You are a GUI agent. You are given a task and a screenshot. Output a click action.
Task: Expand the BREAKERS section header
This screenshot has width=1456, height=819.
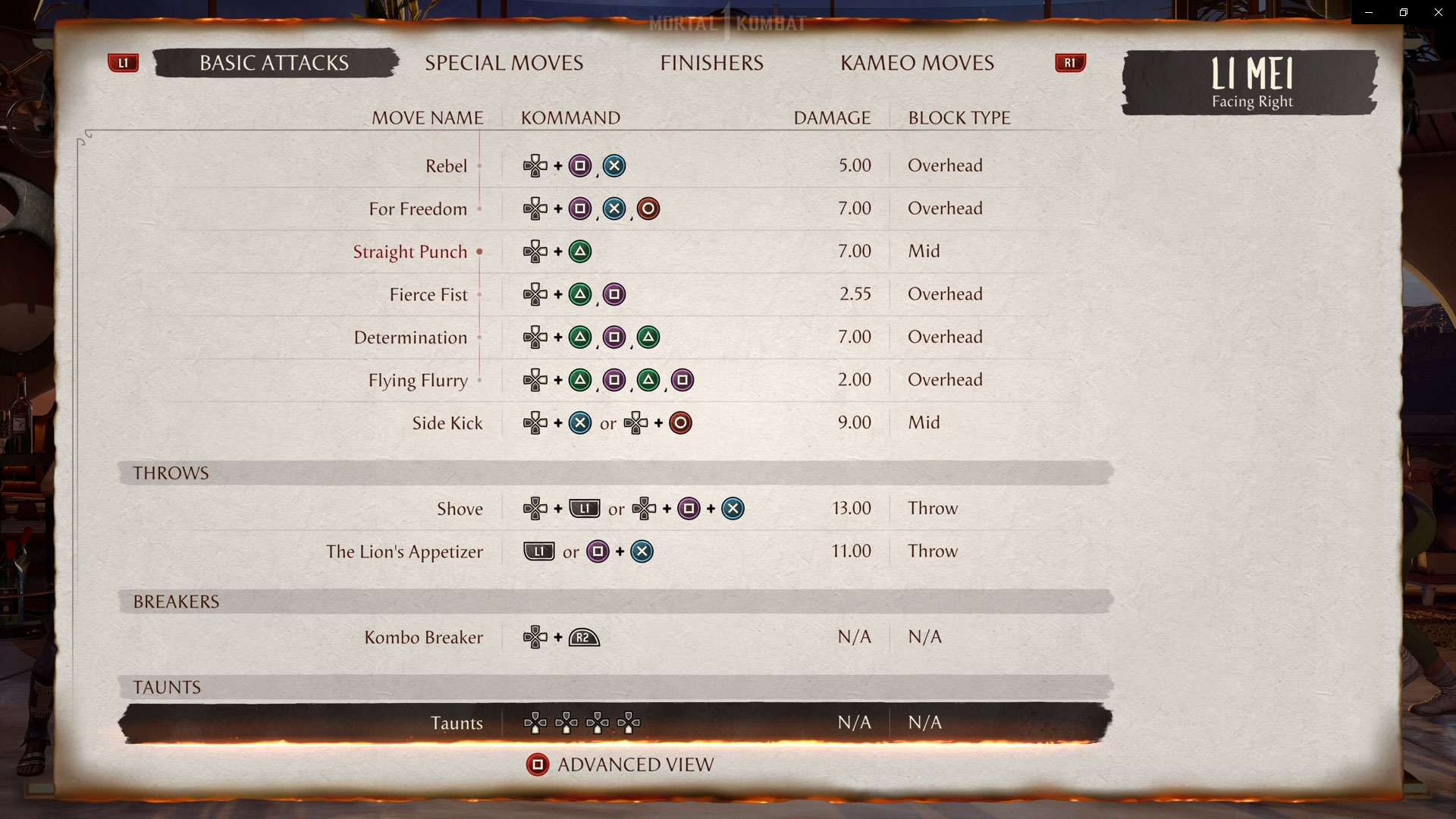[177, 601]
